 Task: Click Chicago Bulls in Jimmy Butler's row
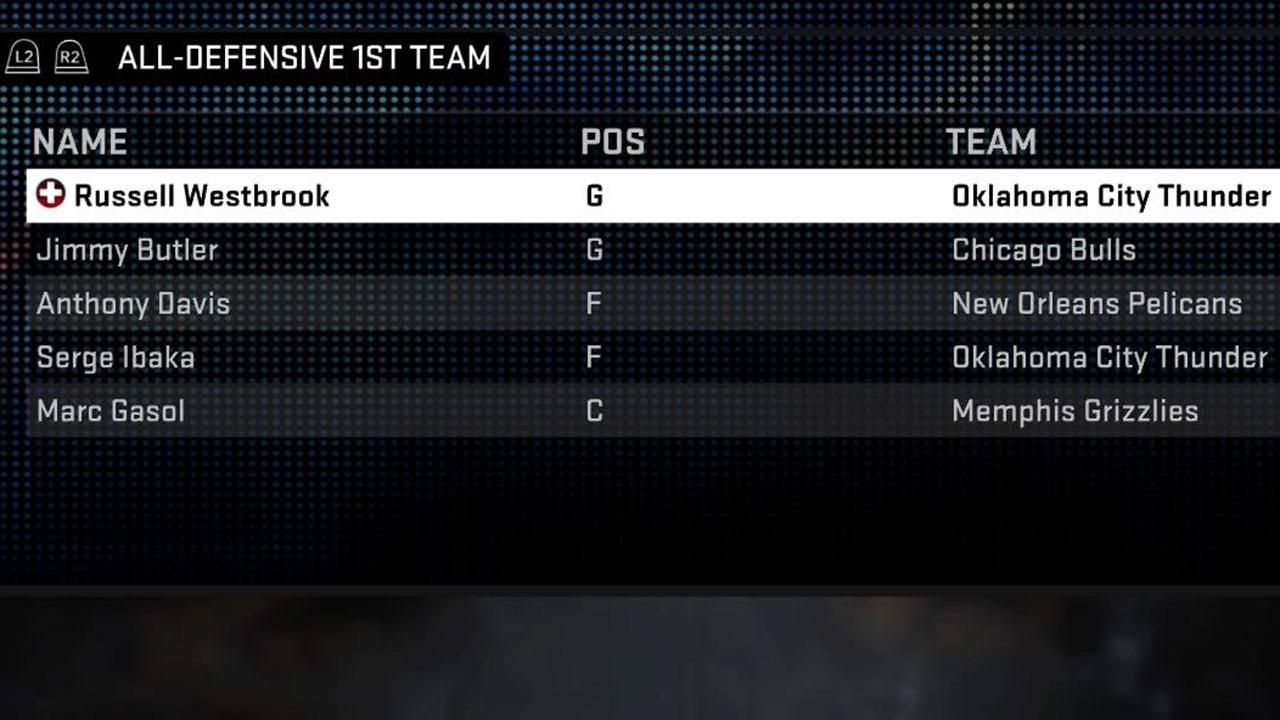pos(1044,250)
